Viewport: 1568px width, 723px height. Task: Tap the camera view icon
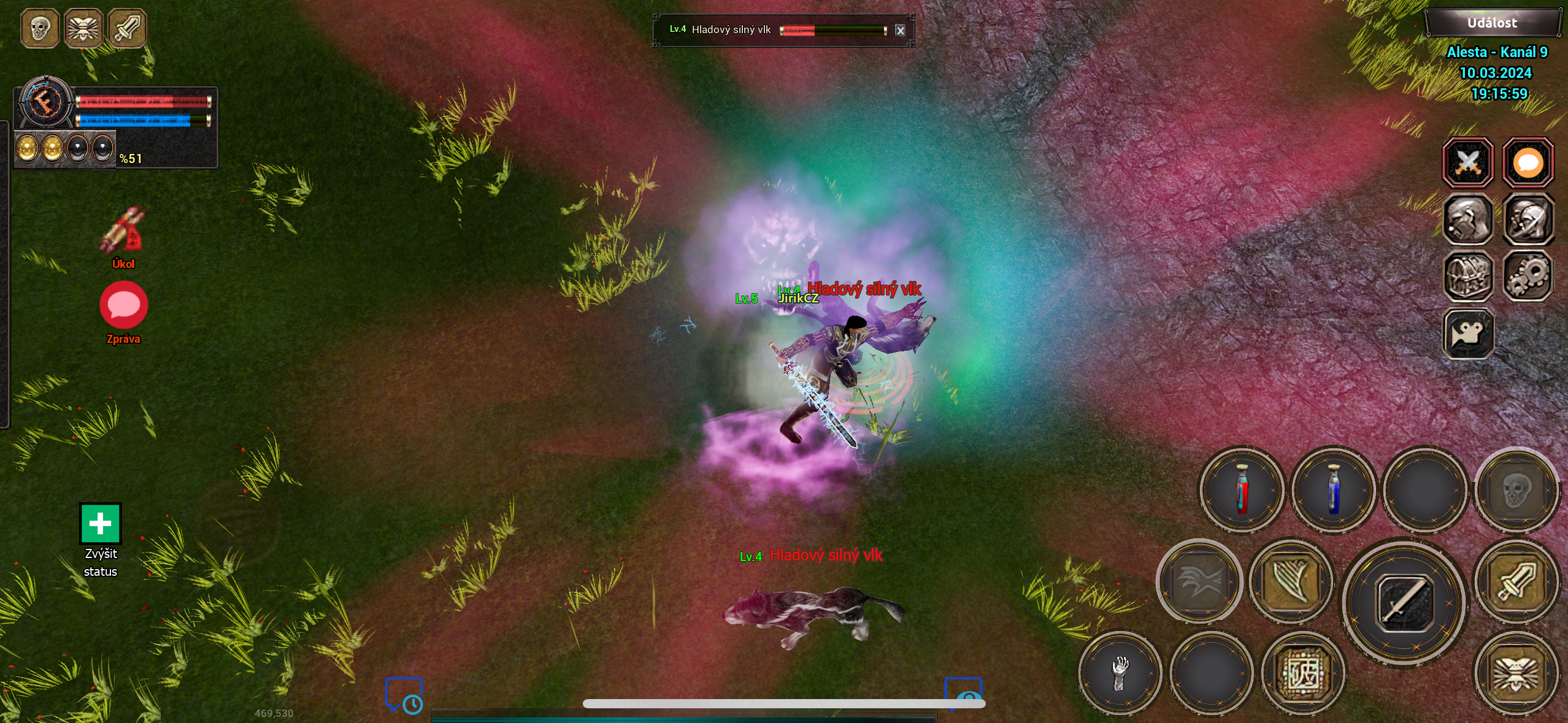point(1469,334)
